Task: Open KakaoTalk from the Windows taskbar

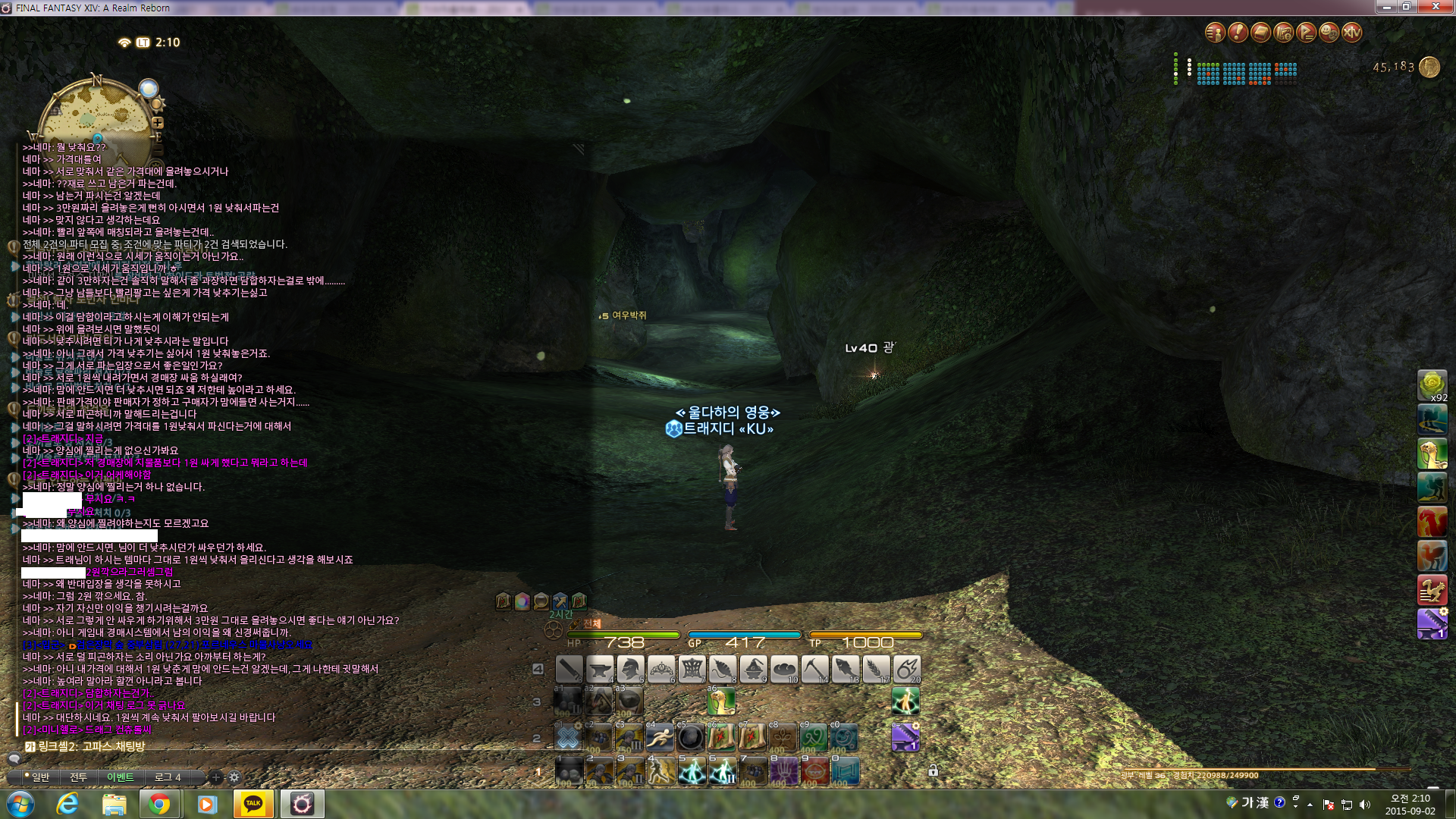Action: (x=253, y=804)
